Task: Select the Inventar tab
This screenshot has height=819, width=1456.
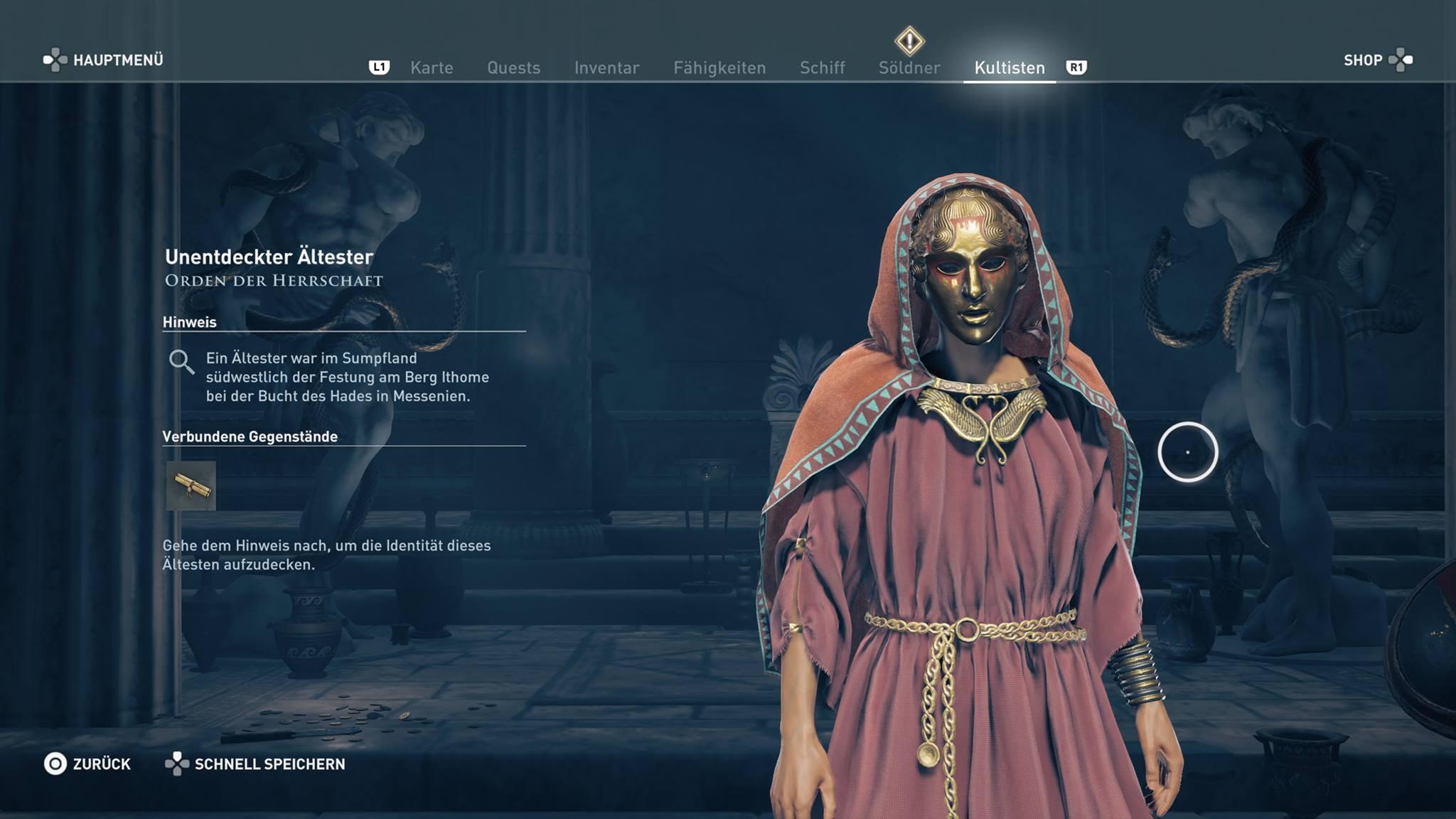Action: pyautogui.click(x=606, y=68)
